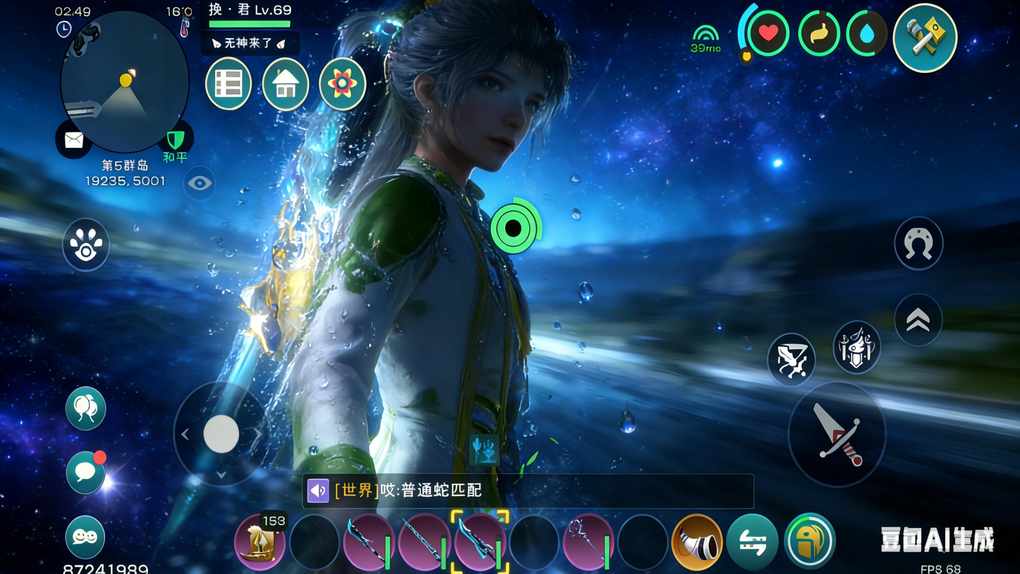Tap the swap arrows button
The image size is (1020, 574).
752,542
